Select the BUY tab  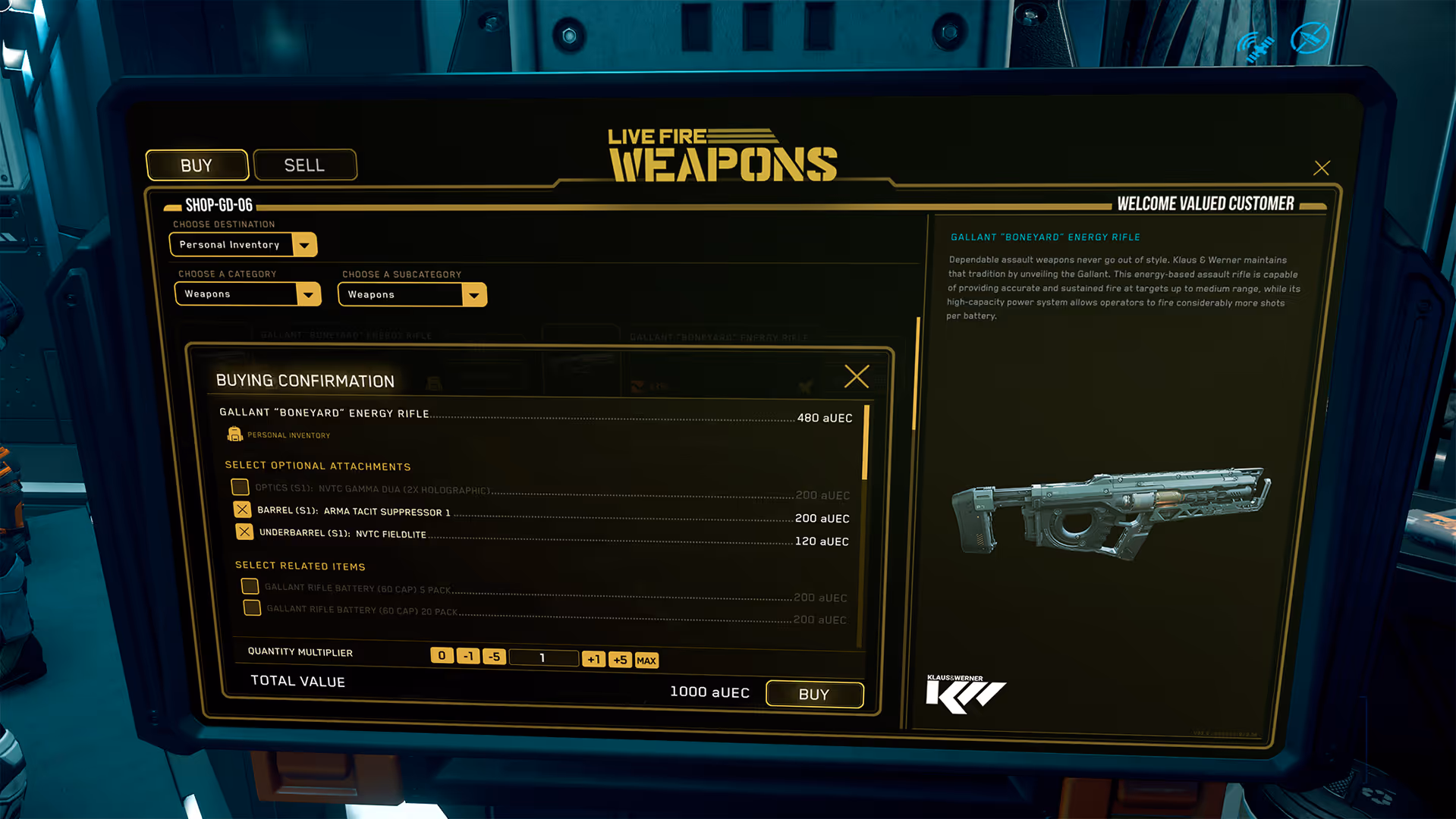click(x=197, y=165)
